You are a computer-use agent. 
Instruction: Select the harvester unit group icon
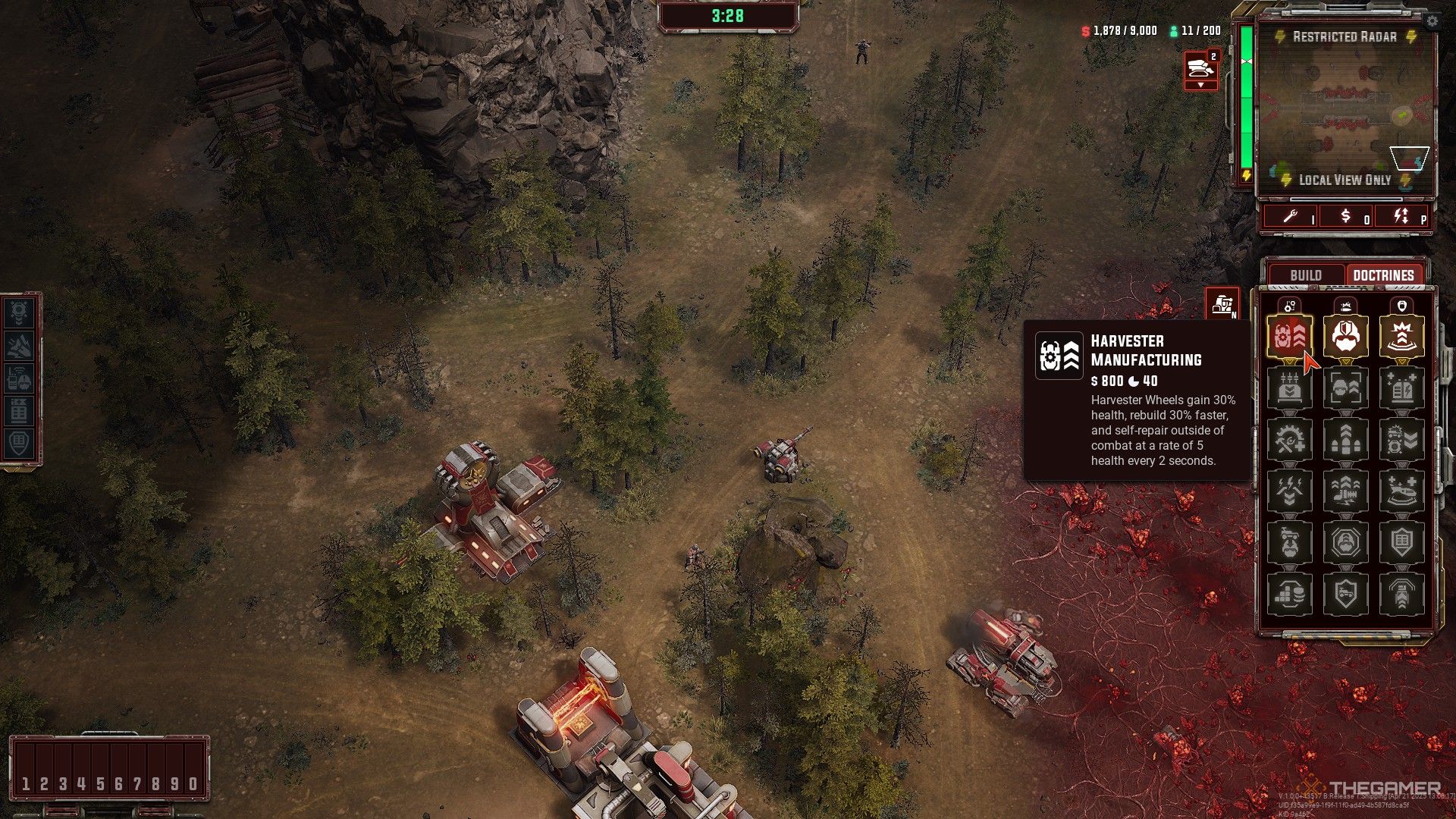(1200, 69)
